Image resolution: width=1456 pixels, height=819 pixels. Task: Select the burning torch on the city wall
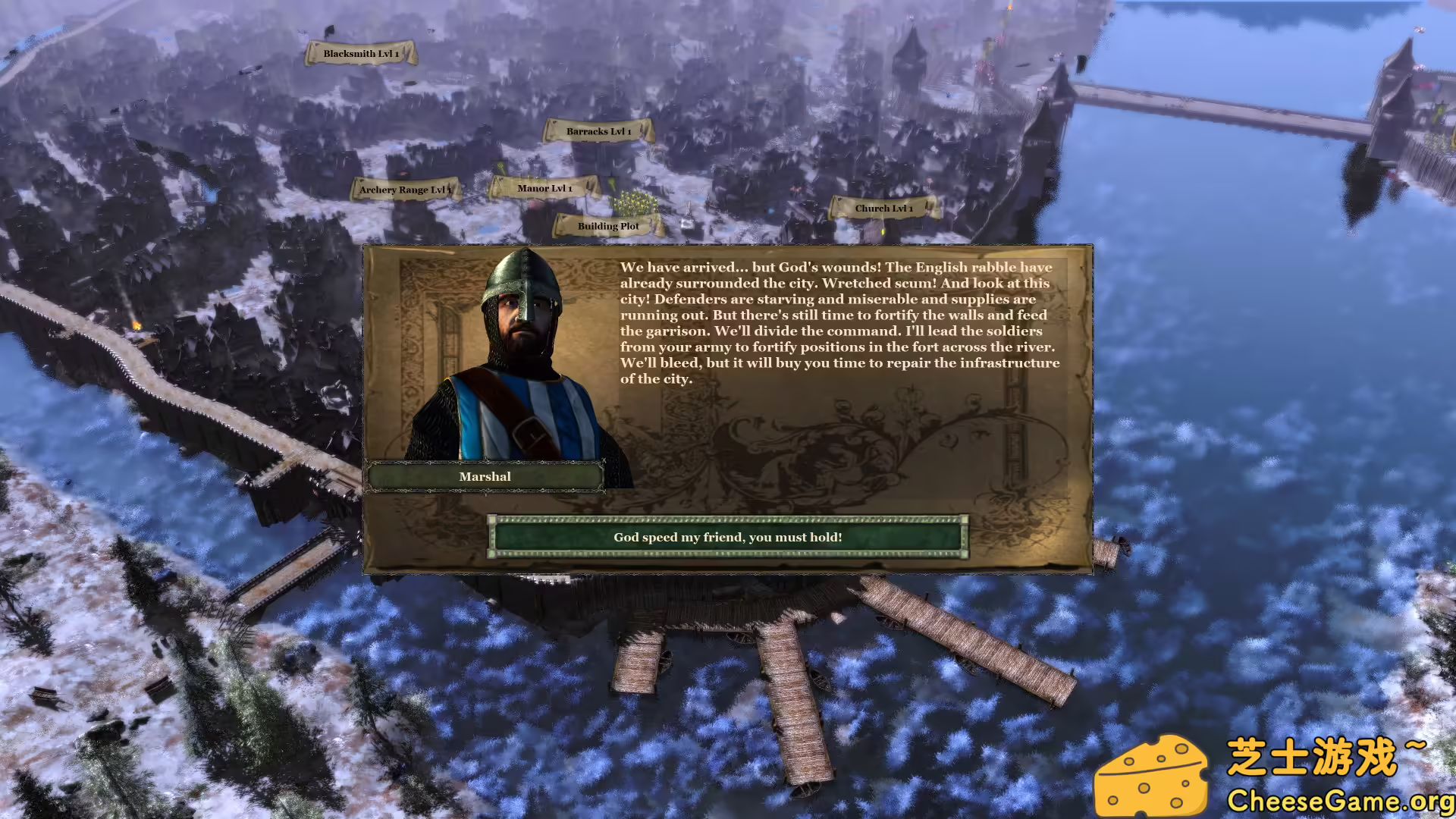coord(136,325)
